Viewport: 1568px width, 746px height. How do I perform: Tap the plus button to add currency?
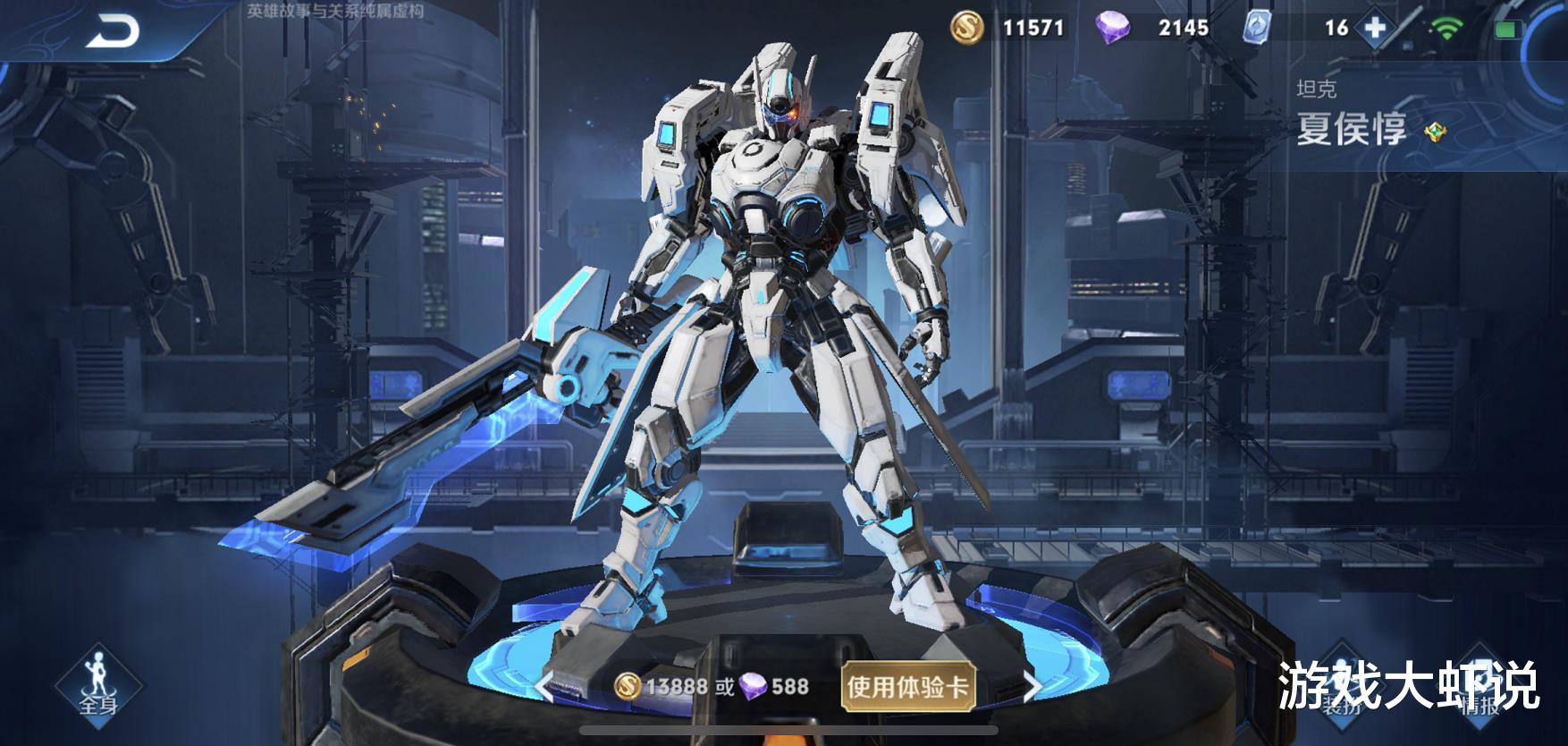(1375, 28)
